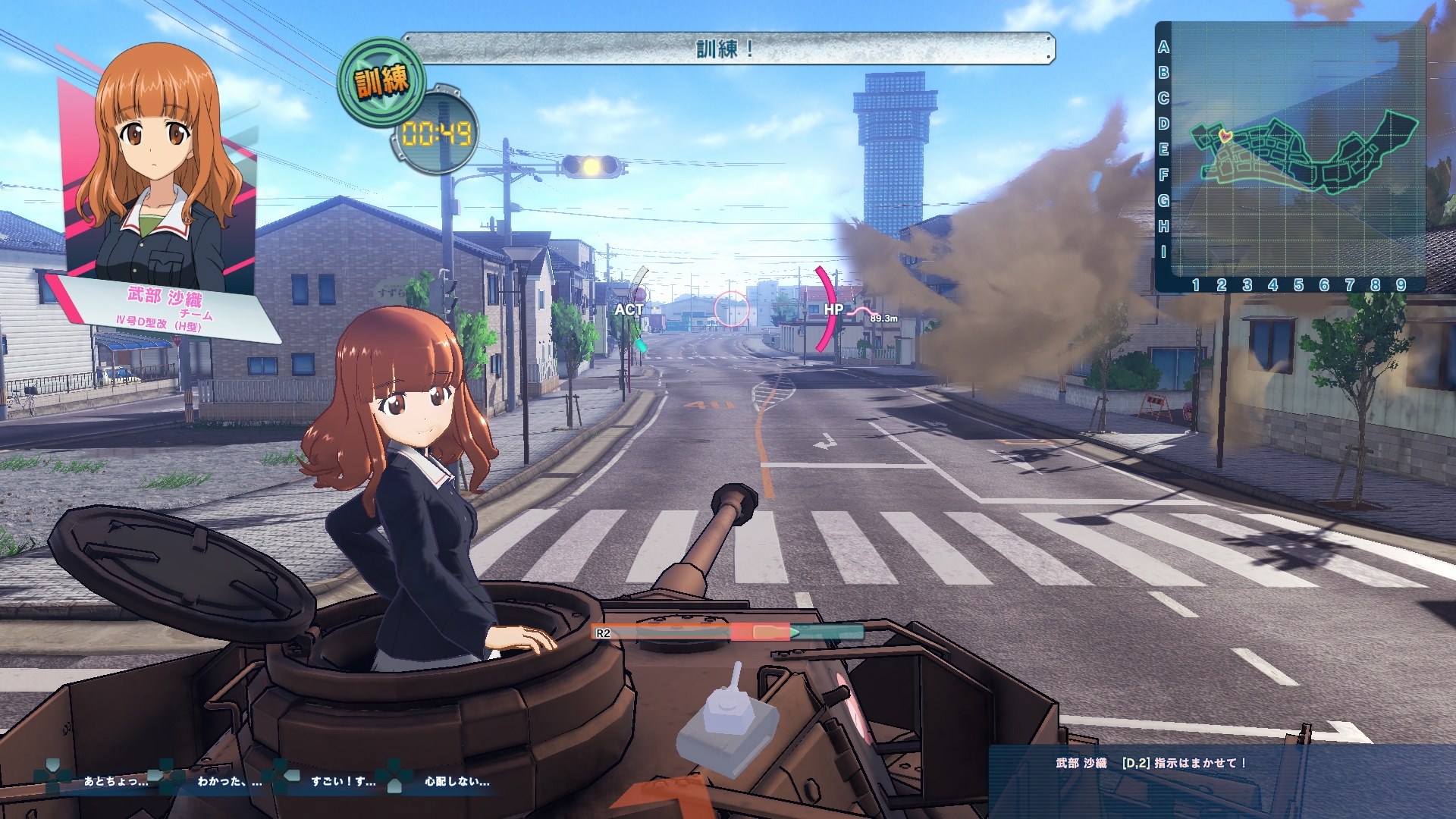The height and width of the screenshot is (819, 1456).
Task: Choose the quick chat message あとちょっ…
Action: [x=115, y=781]
